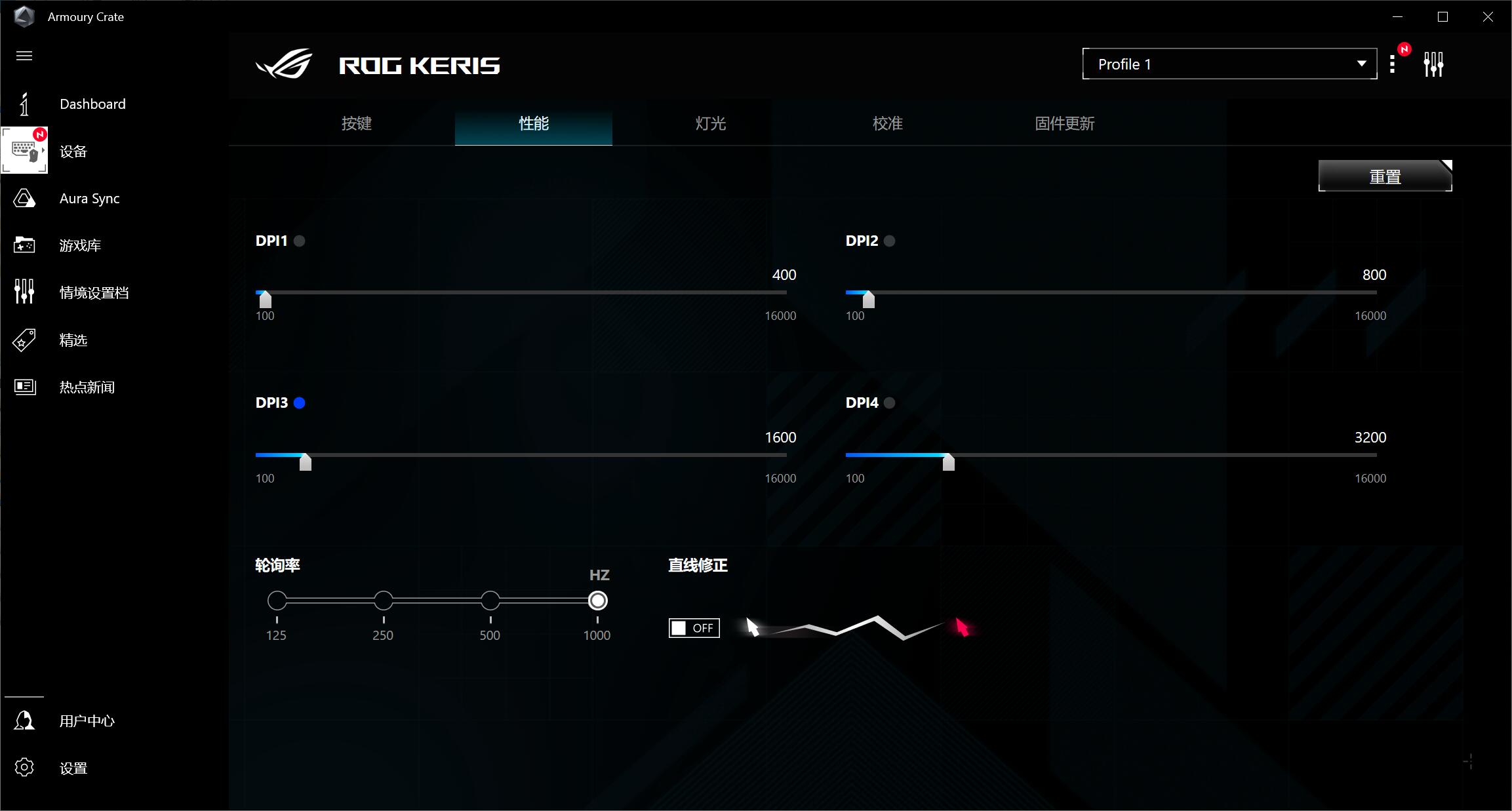Viewport: 1512px width, 811px height.
Task: Open the 固件更新 firmware update tab
Action: pyautogui.click(x=1065, y=123)
